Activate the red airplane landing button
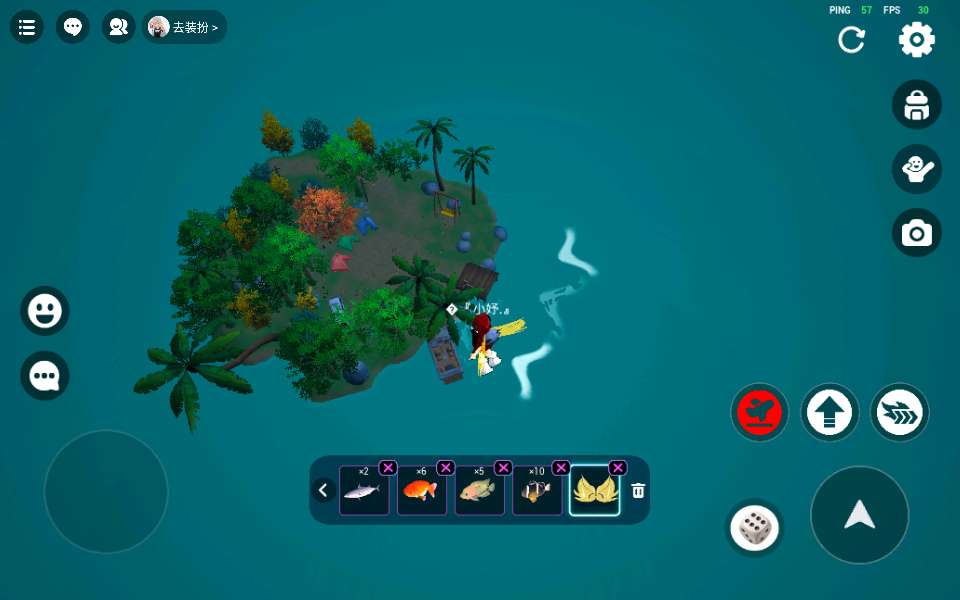This screenshot has height=600, width=960. [x=760, y=412]
